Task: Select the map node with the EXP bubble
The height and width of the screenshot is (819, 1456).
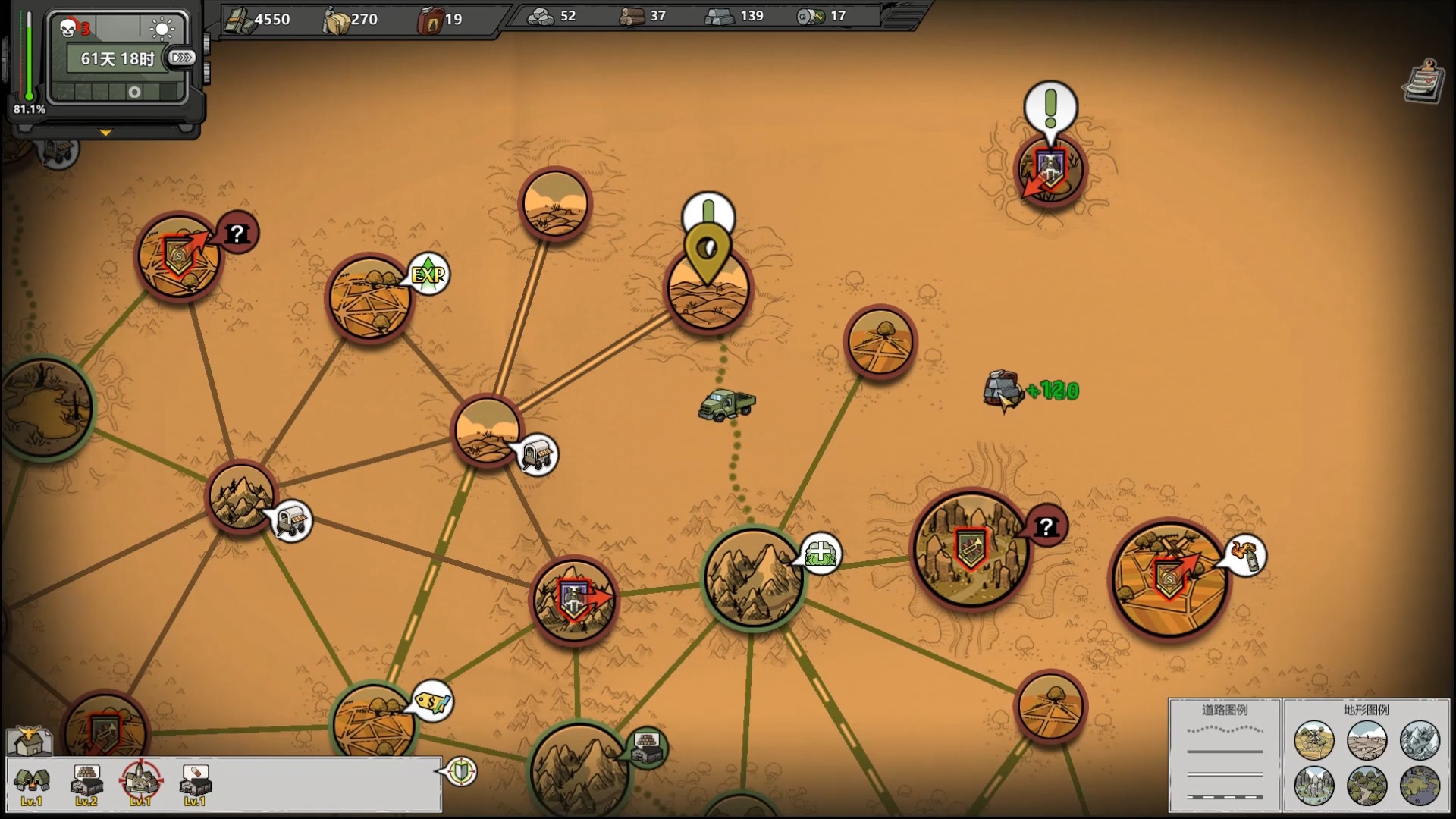Action: (370, 298)
